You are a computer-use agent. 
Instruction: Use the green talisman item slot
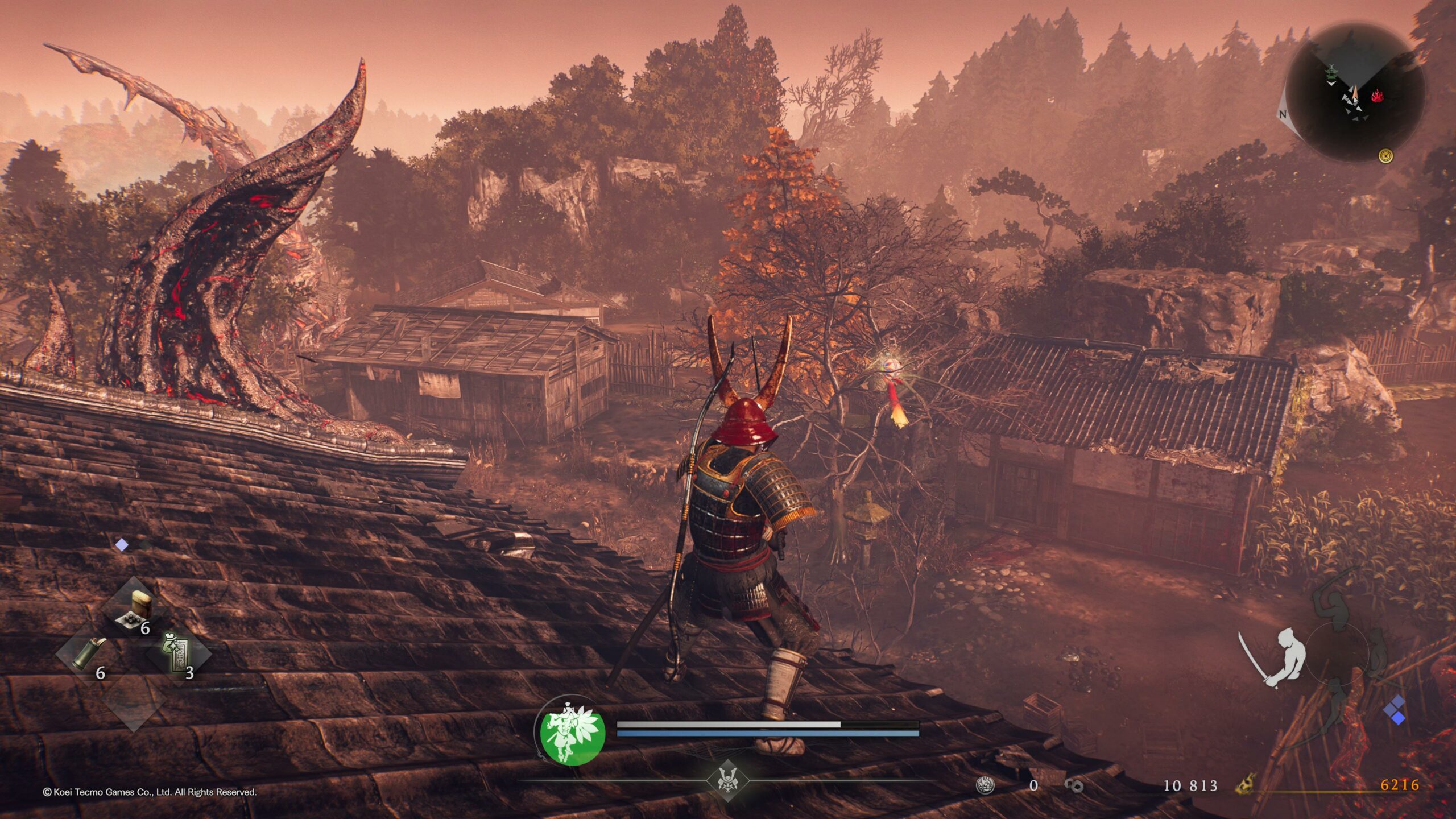(x=177, y=654)
